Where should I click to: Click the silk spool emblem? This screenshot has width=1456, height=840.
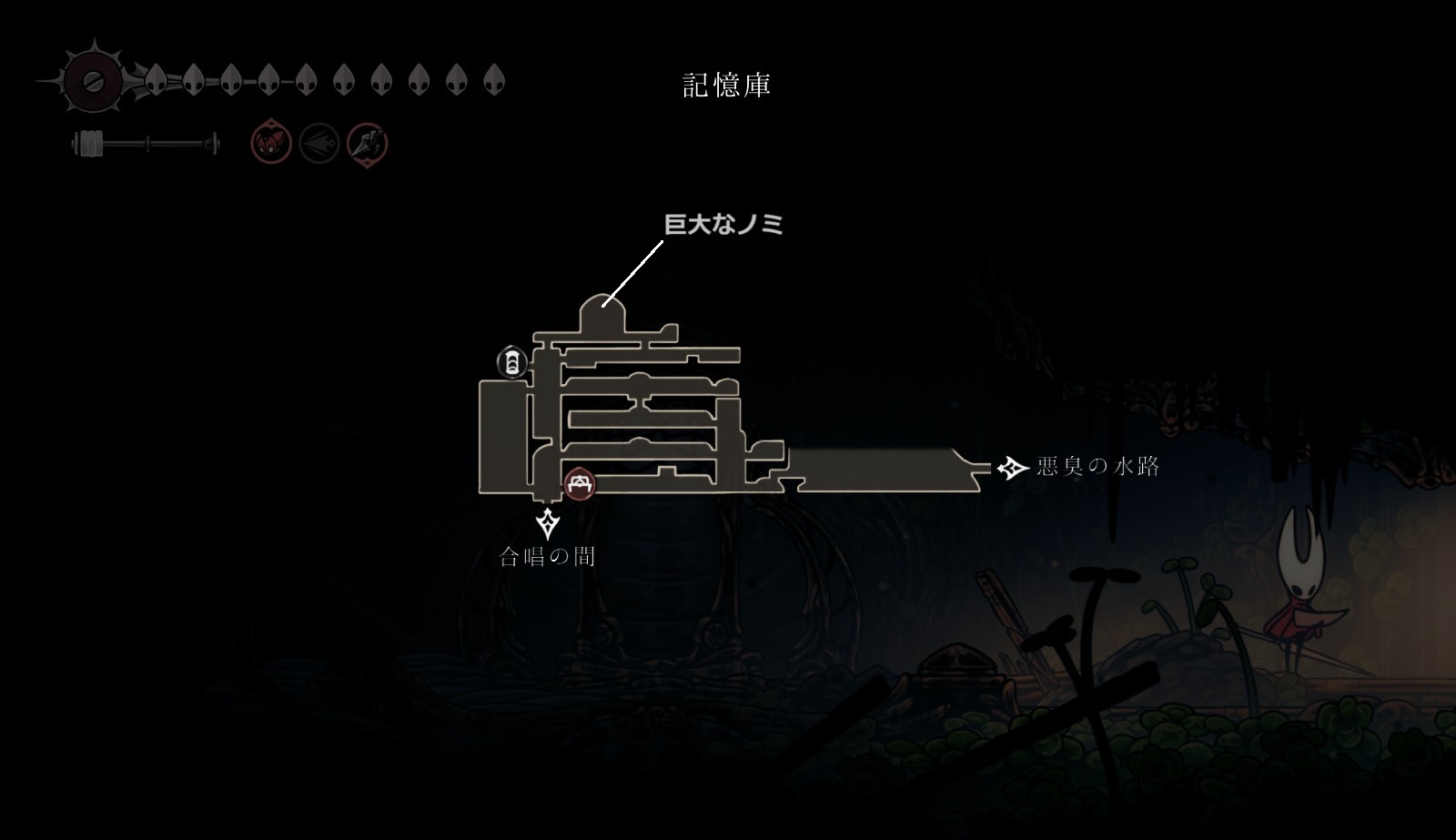point(91,82)
